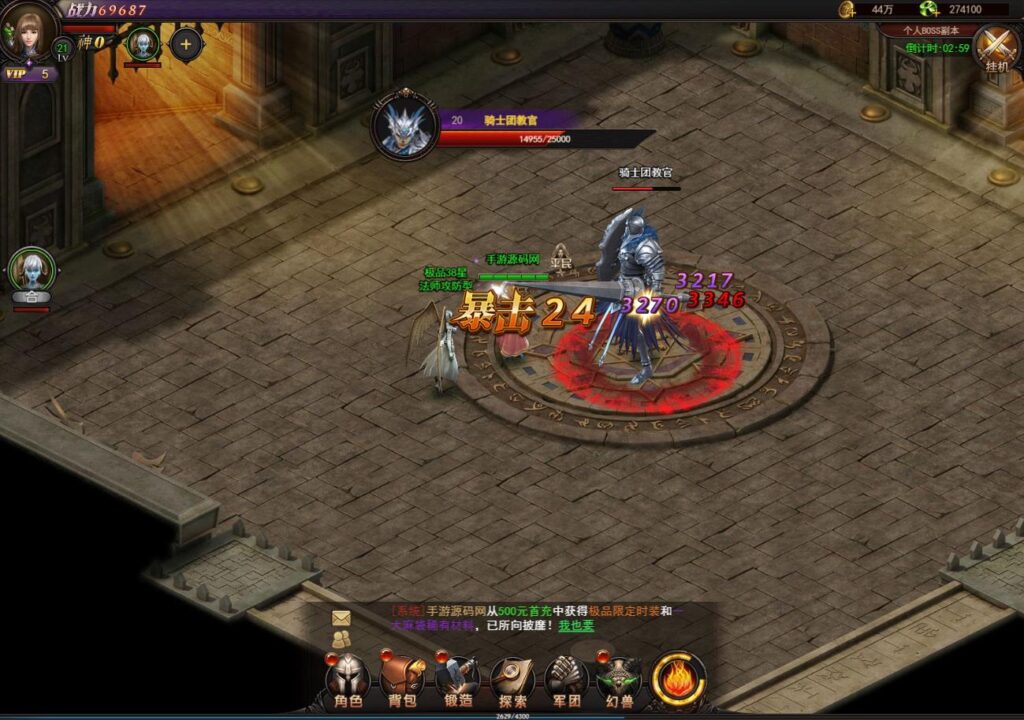This screenshot has height=720, width=1024.
Task: Open the 探索 exploration menu
Action: [512, 680]
